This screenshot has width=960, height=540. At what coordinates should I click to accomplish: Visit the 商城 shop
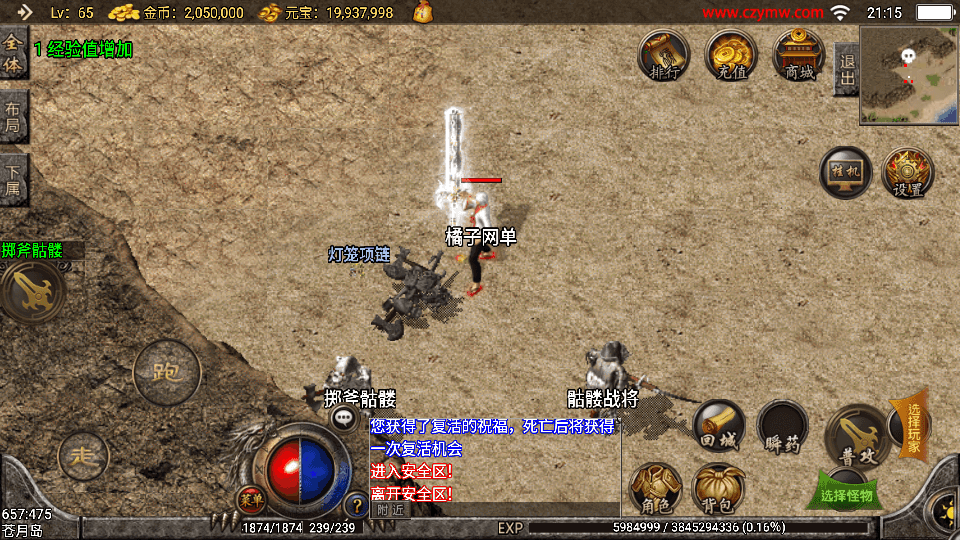798,56
